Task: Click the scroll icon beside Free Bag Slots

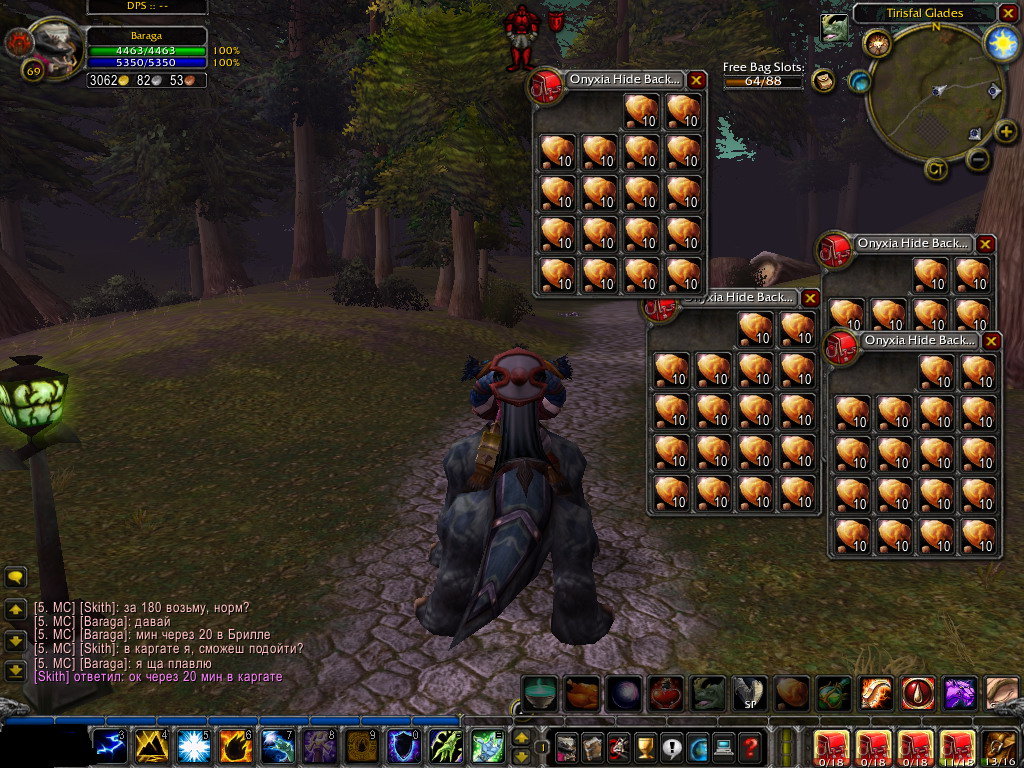Action: click(x=823, y=80)
